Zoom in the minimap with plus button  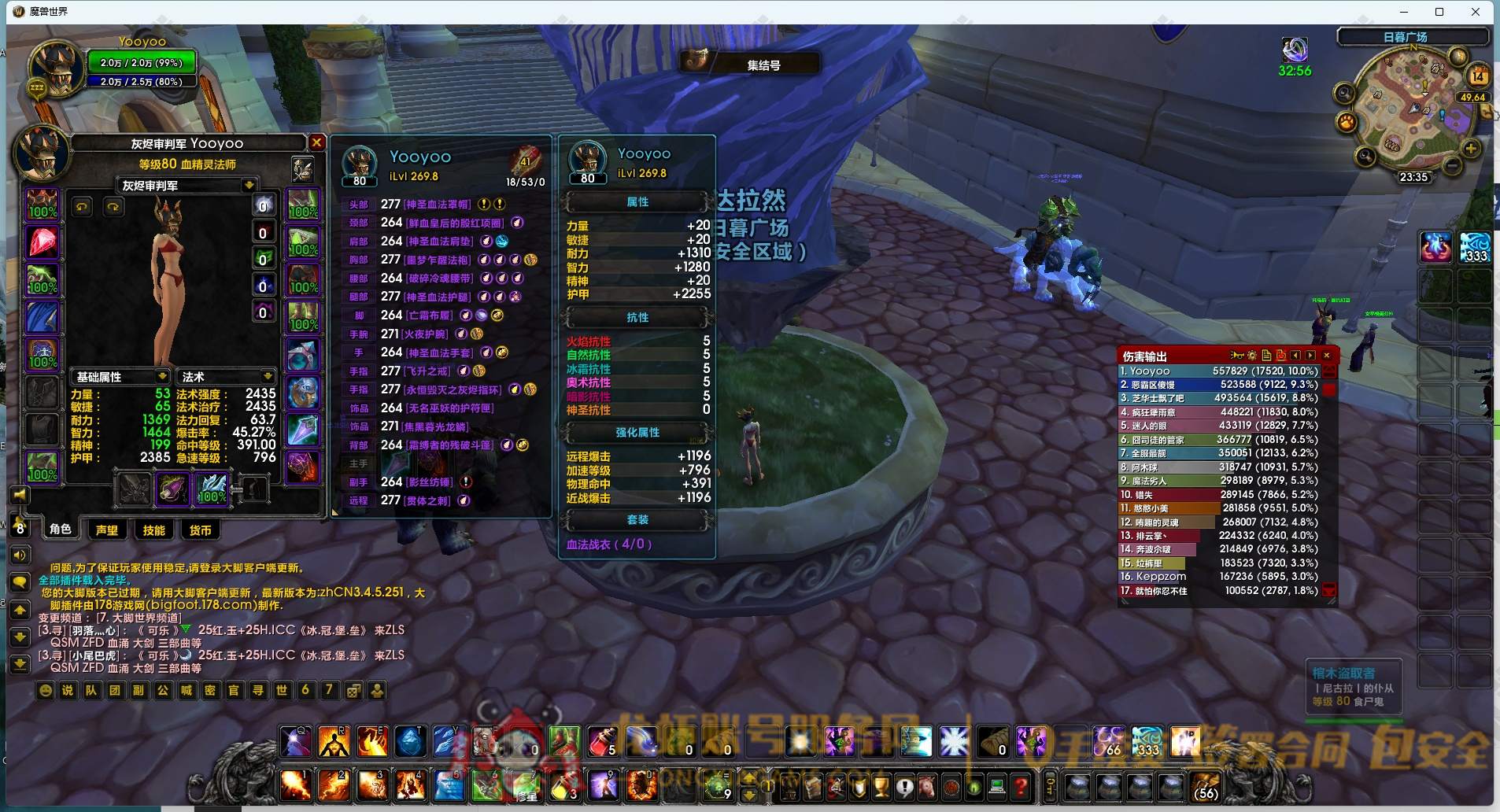(1470, 149)
